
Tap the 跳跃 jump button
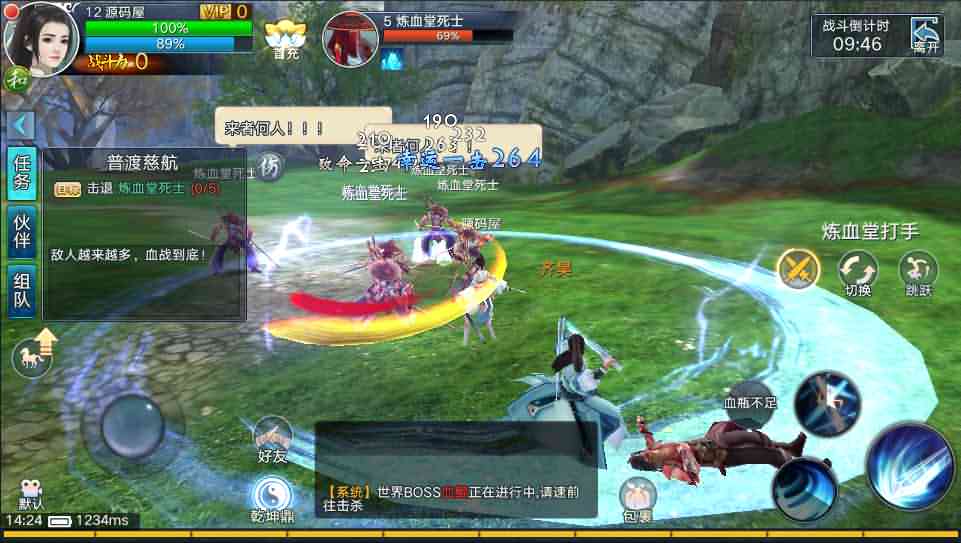tap(917, 272)
